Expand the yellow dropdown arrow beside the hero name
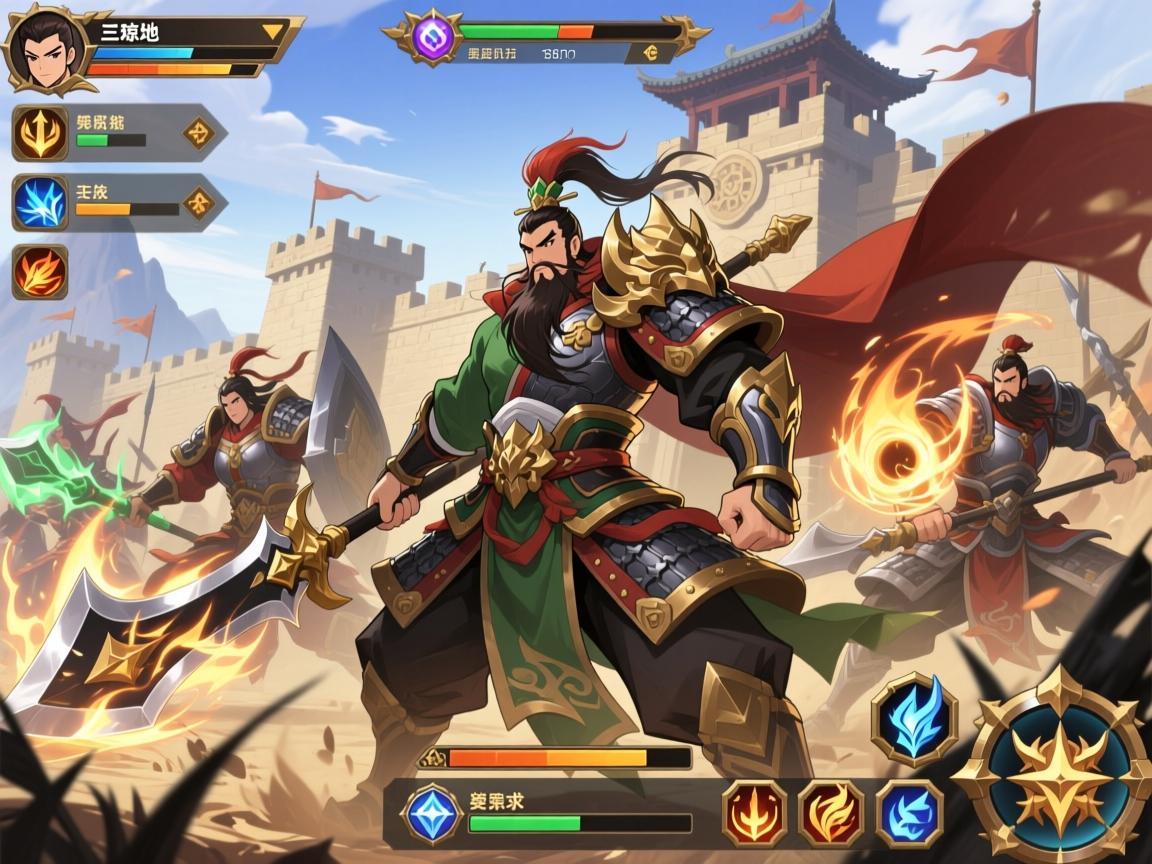Viewport: 1152px width, 864px height. (272, 31)
